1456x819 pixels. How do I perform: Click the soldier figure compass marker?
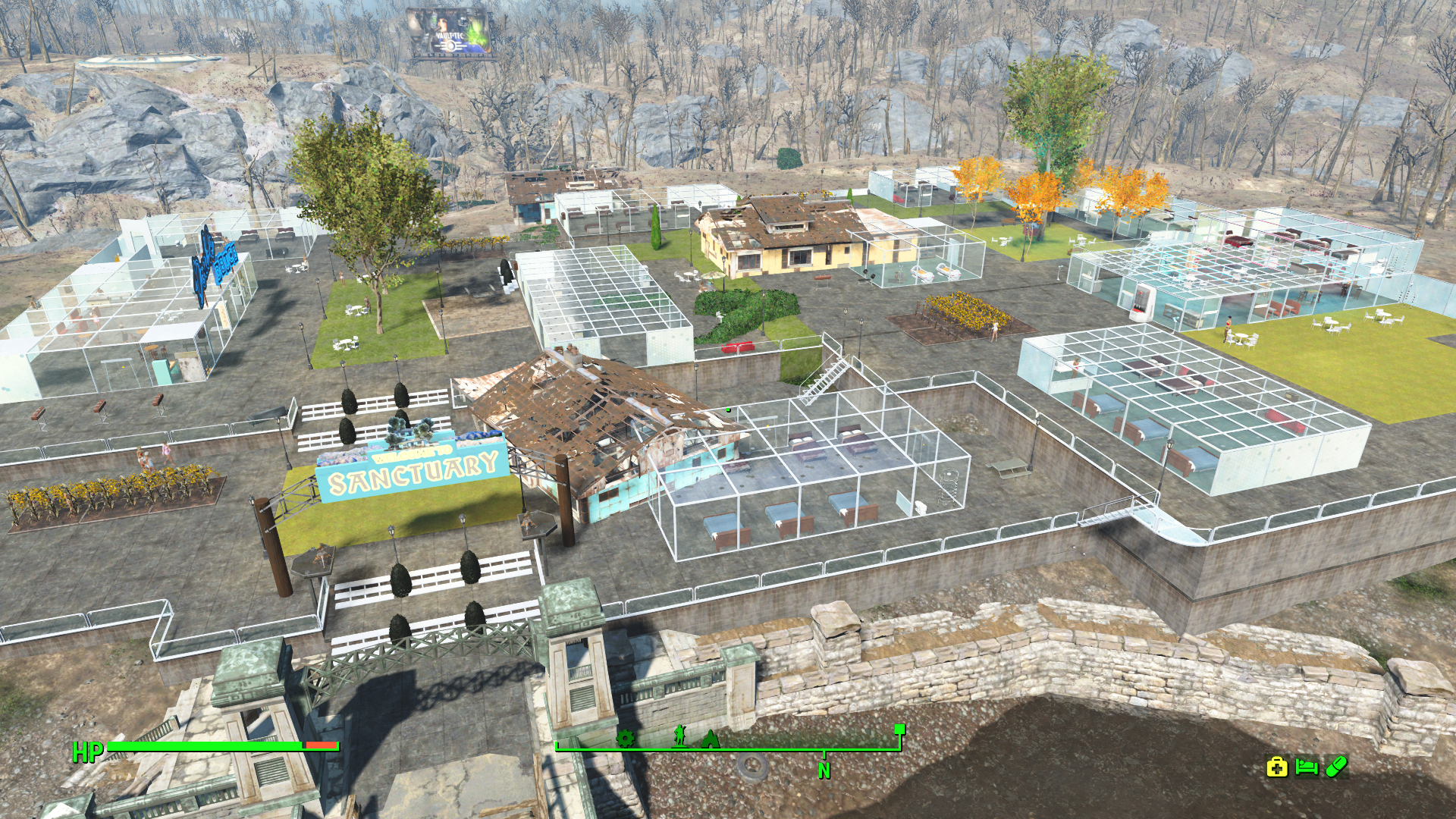pyautogui.click(x=680, y=736)
